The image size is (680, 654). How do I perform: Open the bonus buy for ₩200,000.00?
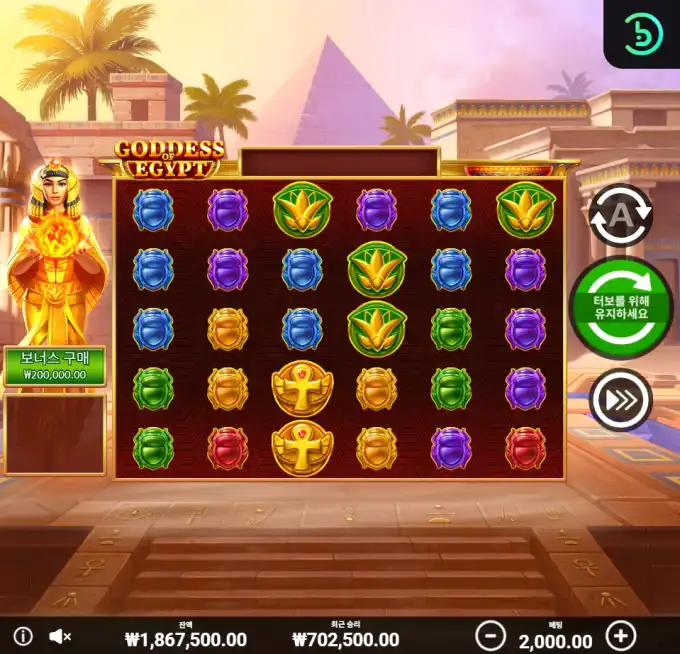(x=55, y=366)
